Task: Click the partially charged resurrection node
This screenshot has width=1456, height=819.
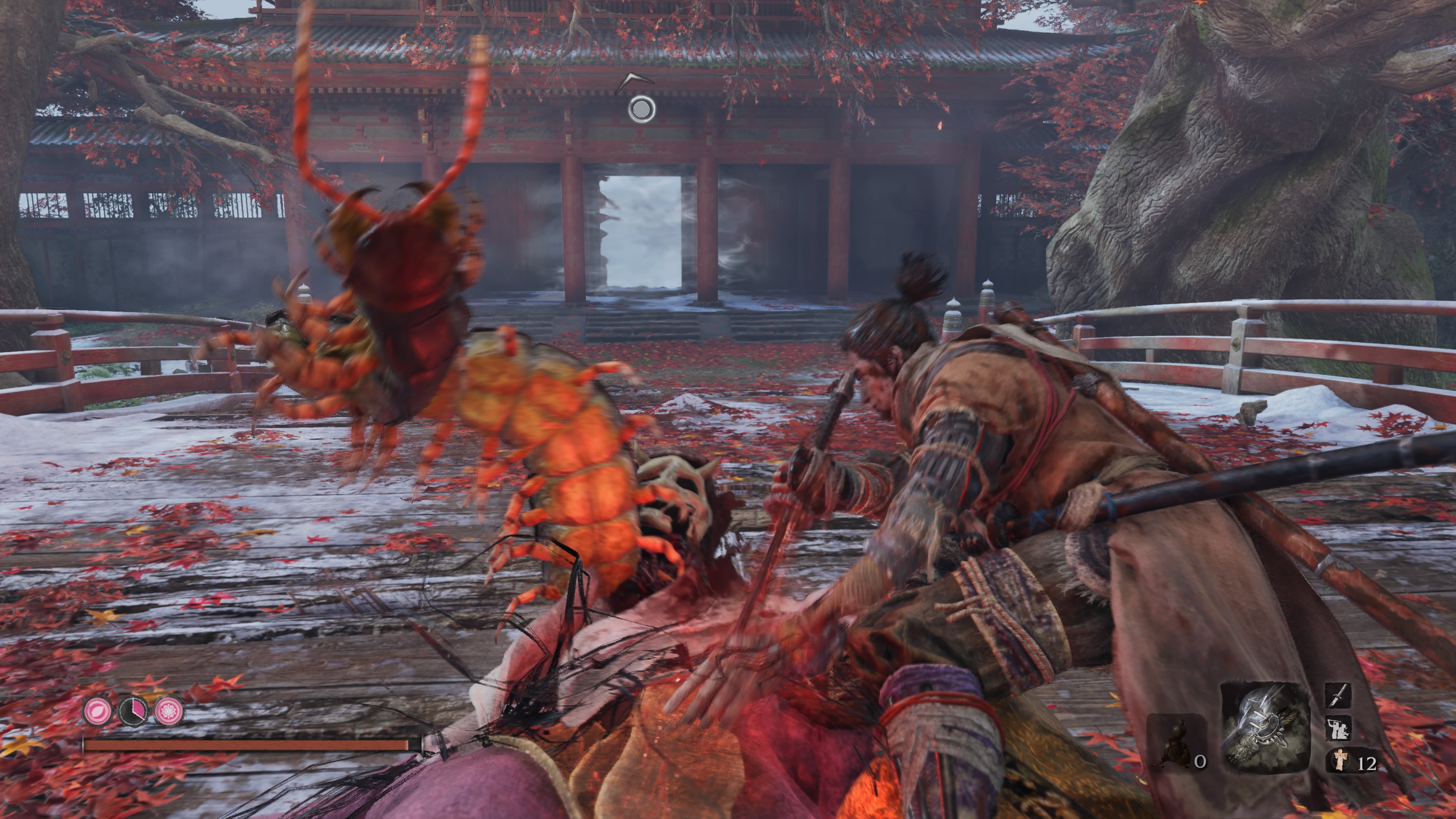Action: tap(133, 711)
